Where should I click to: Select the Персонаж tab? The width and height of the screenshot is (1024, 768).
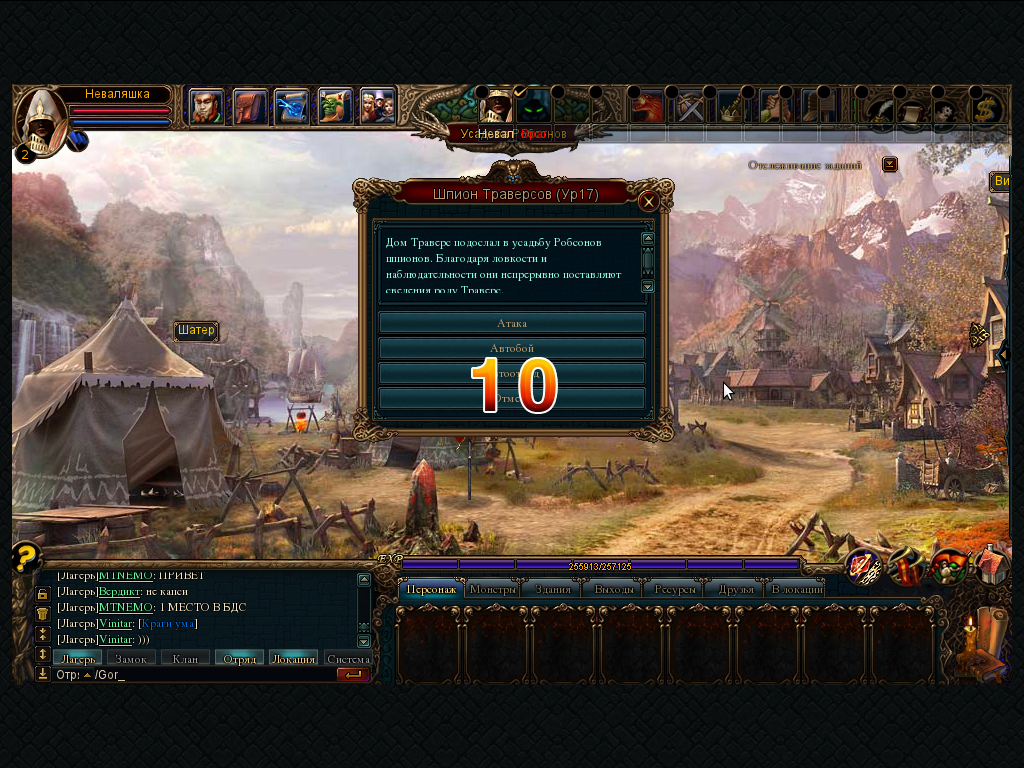(432, 589)
